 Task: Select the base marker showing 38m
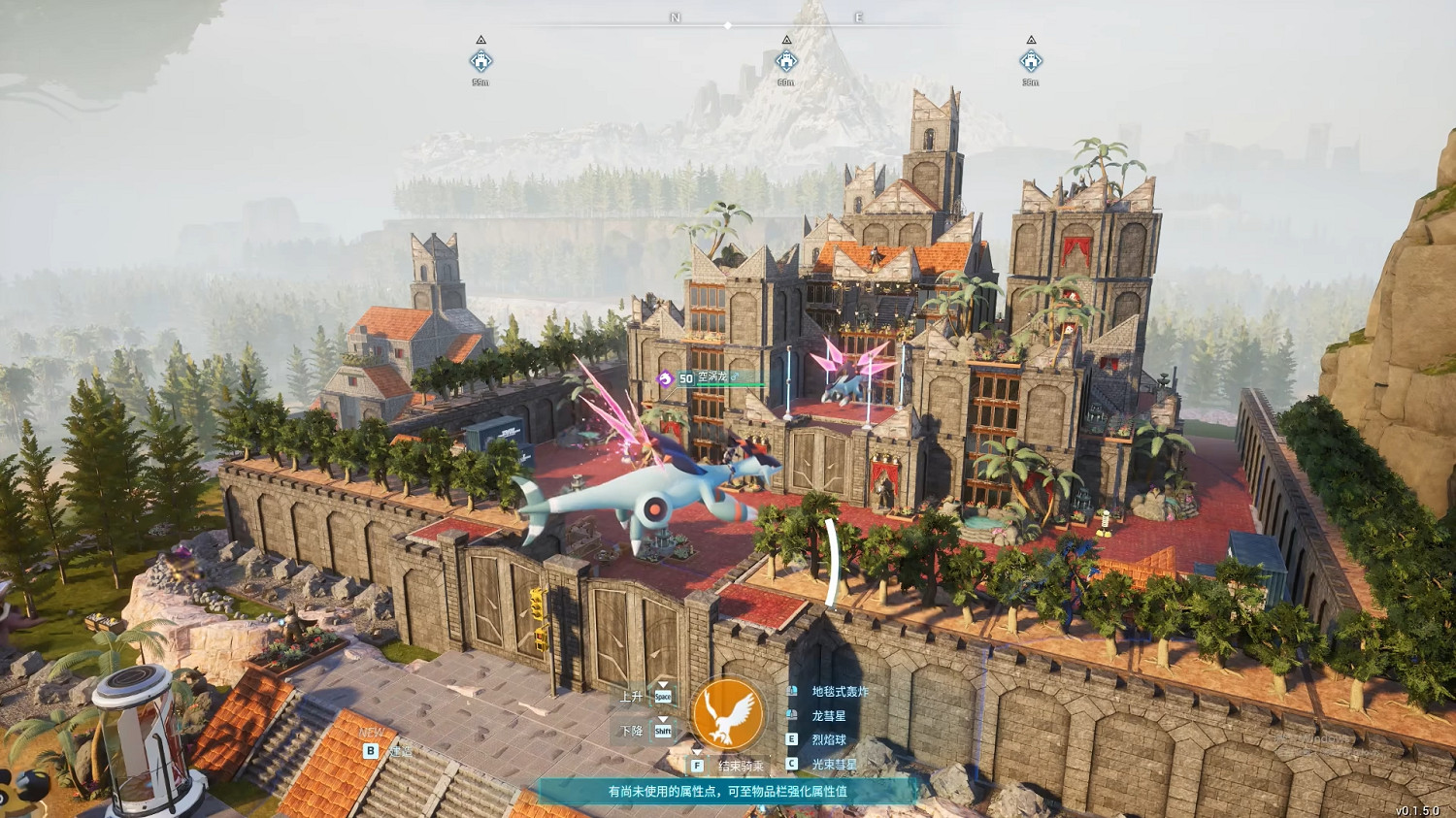[x=1031, y=62]
